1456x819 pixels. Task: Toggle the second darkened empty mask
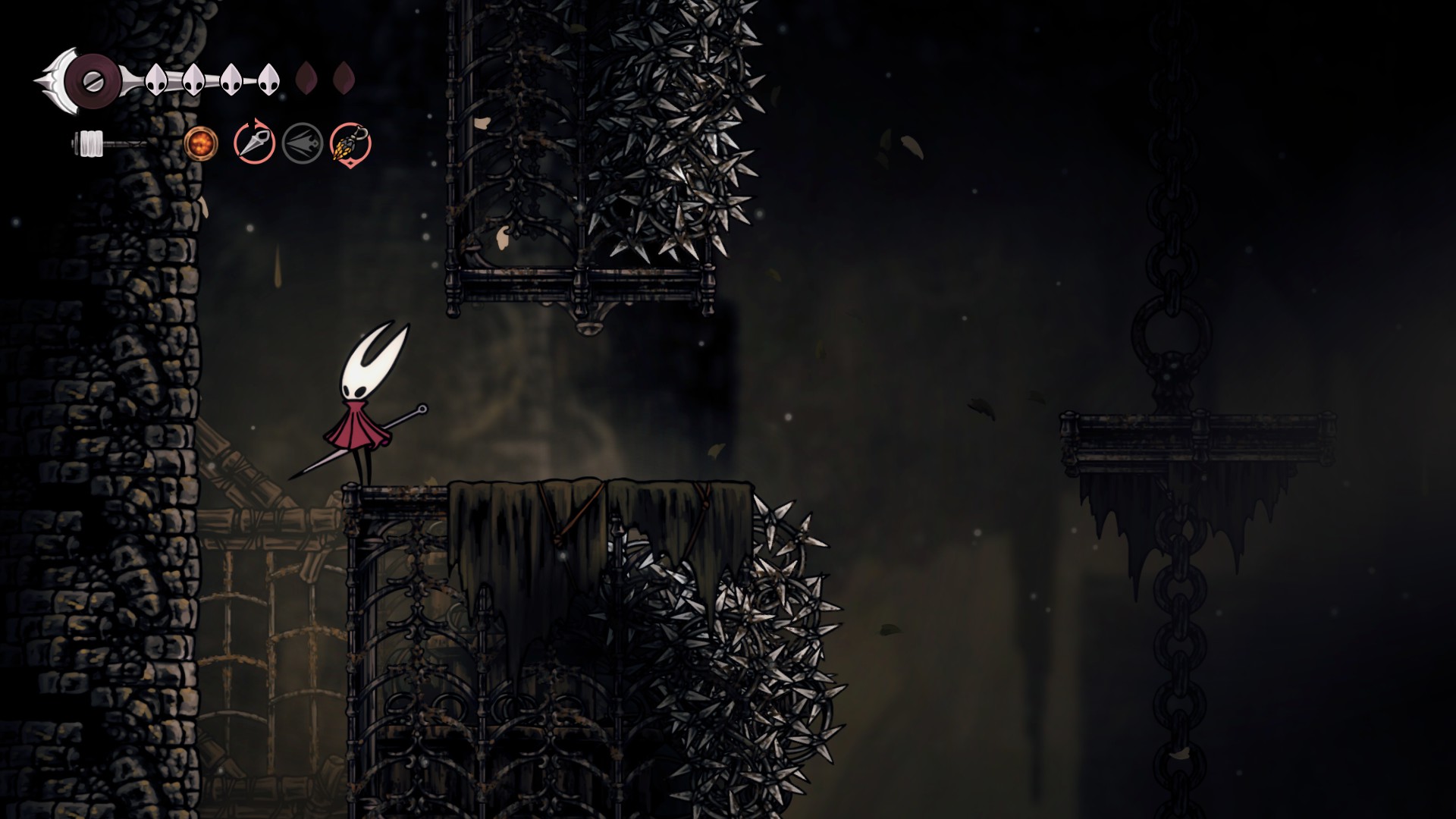(347, 78)
